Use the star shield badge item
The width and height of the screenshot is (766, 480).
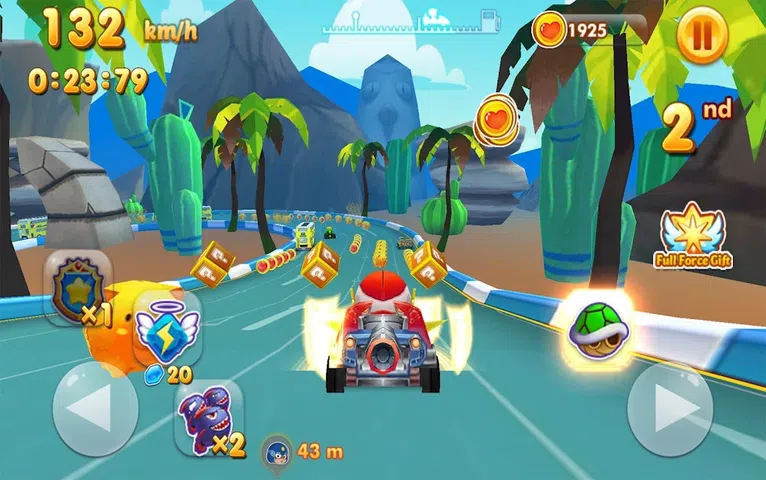[78, 288]
